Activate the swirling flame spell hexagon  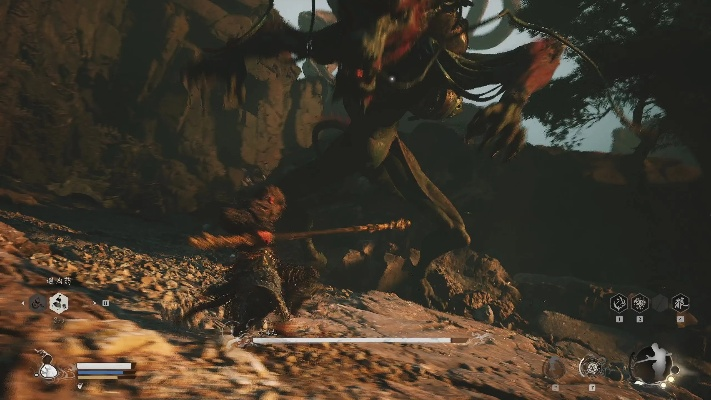[x=618, y=302]
